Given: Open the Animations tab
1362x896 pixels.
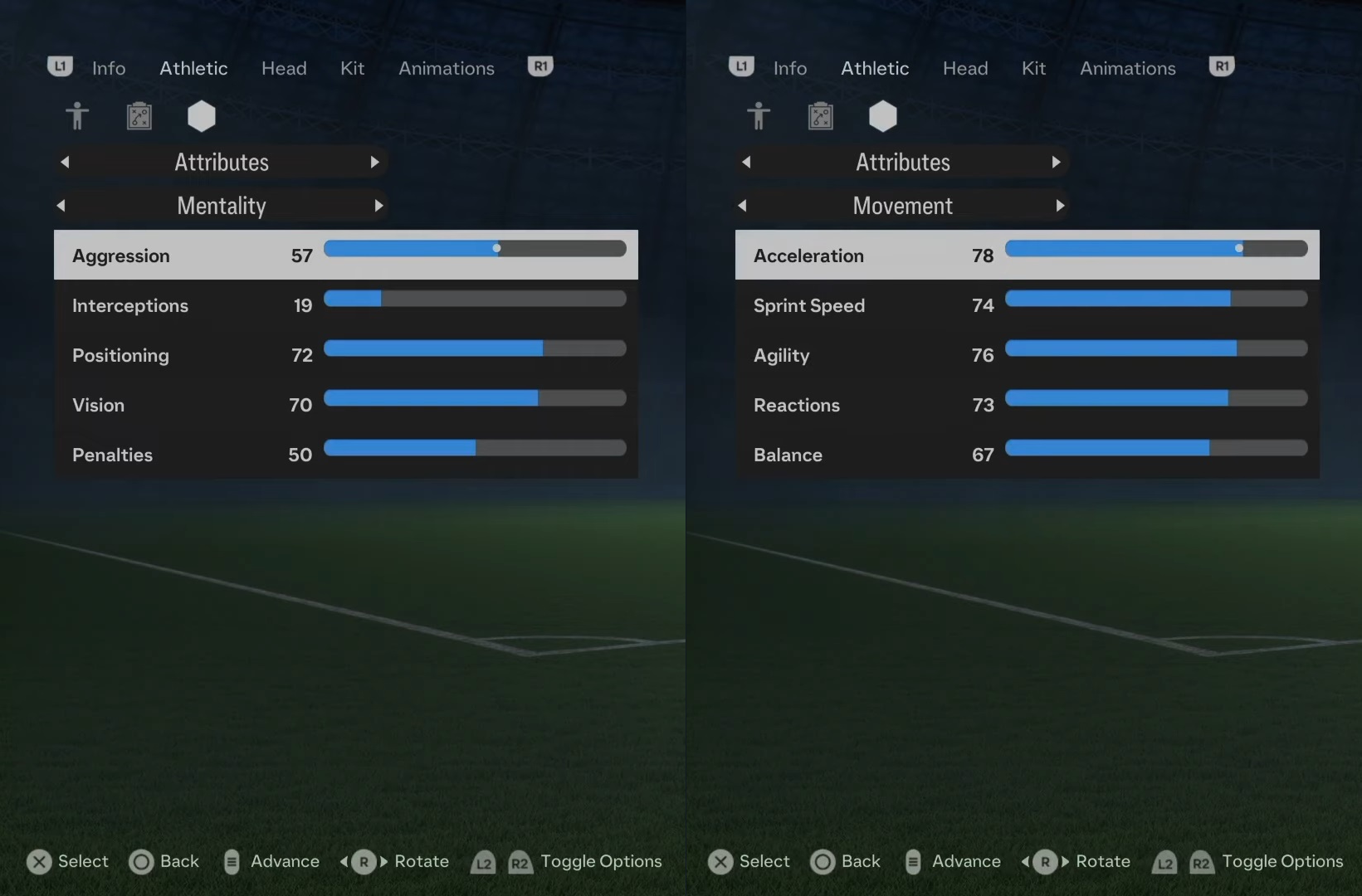Looking at the screenshot, I should point(446,68).
